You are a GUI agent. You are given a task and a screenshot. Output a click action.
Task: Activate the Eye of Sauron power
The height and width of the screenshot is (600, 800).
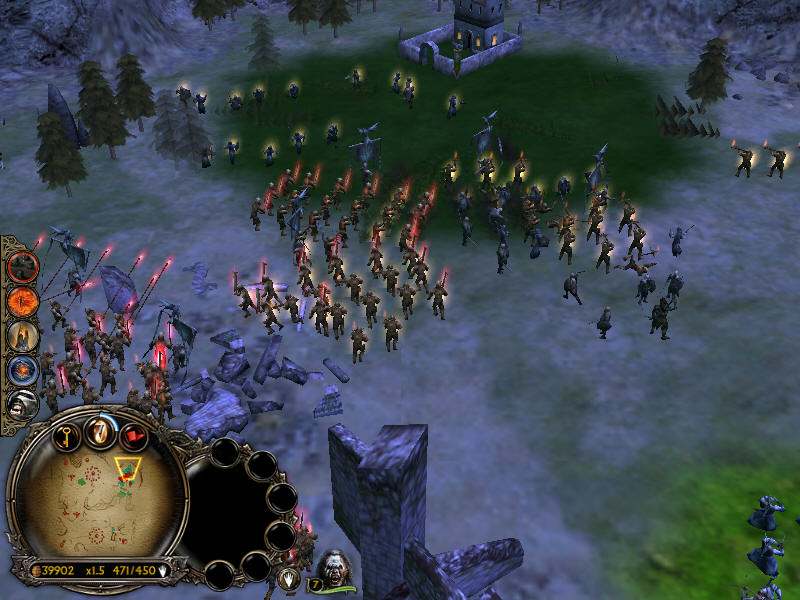23,301
